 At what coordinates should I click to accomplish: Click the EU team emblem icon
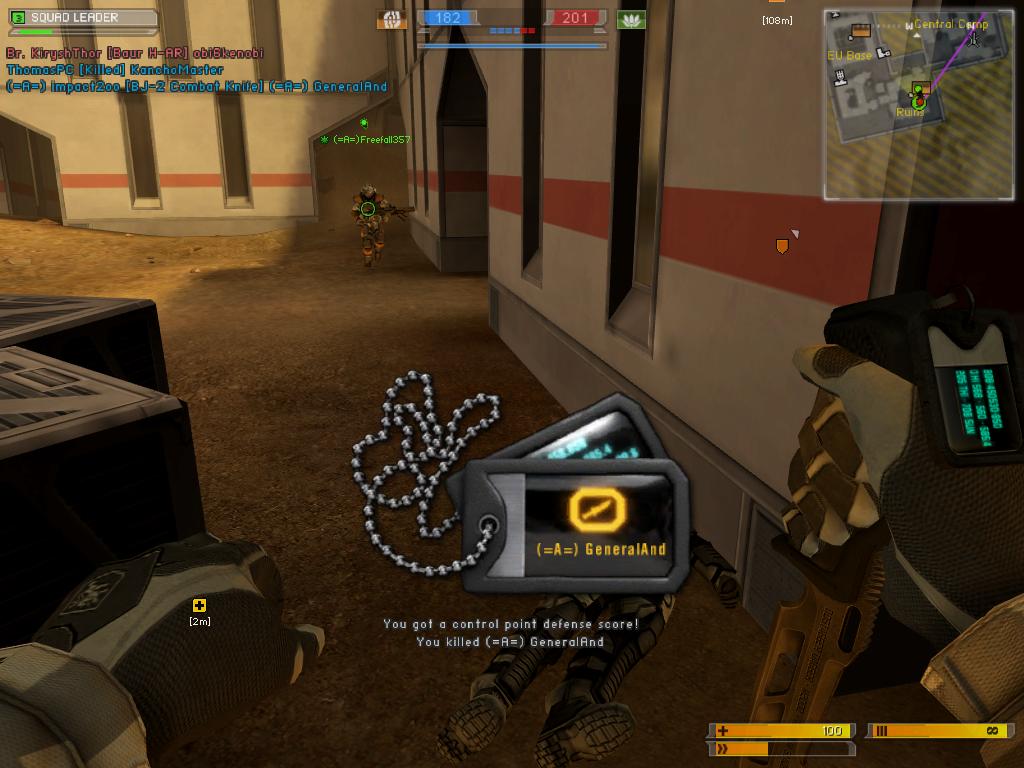coord(392,19)
